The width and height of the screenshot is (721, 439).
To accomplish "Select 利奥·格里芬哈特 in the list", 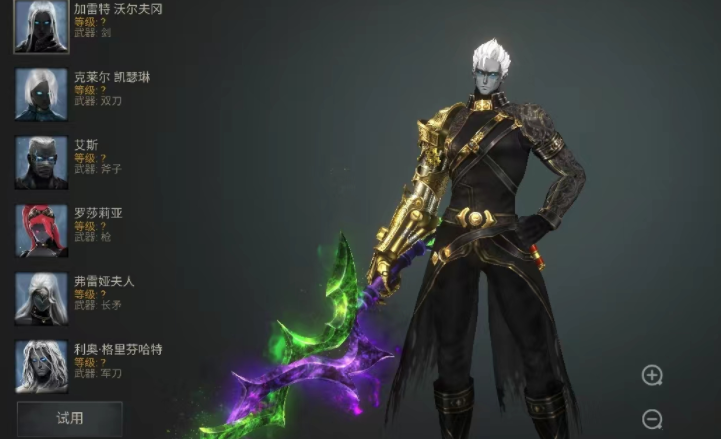I will (41, 366).
